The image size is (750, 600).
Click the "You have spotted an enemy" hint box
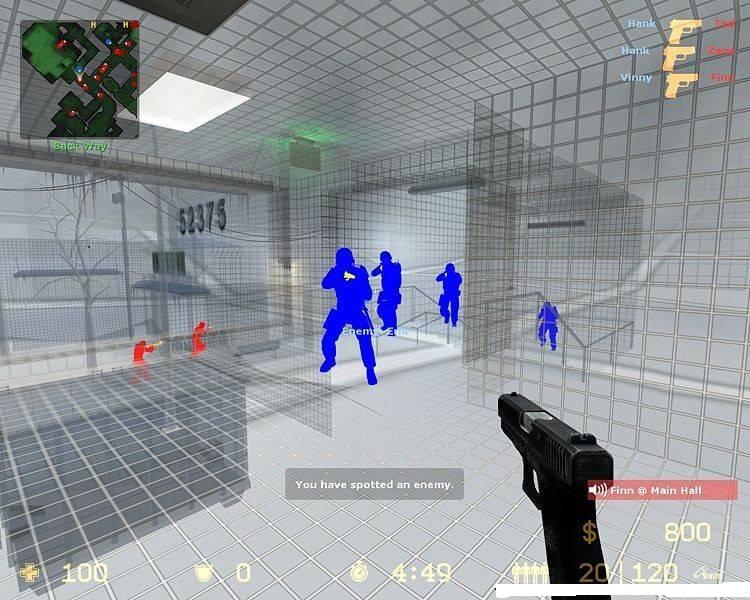[374, 485]
